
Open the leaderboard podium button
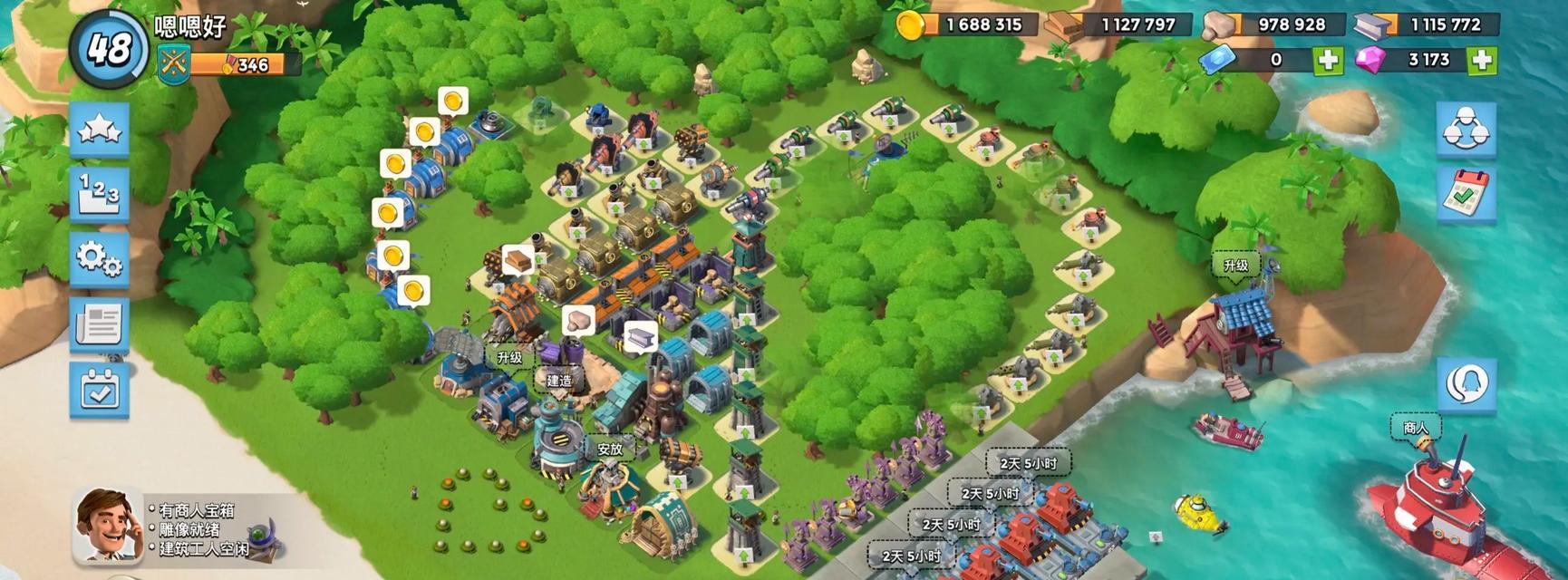click(100, 194)
